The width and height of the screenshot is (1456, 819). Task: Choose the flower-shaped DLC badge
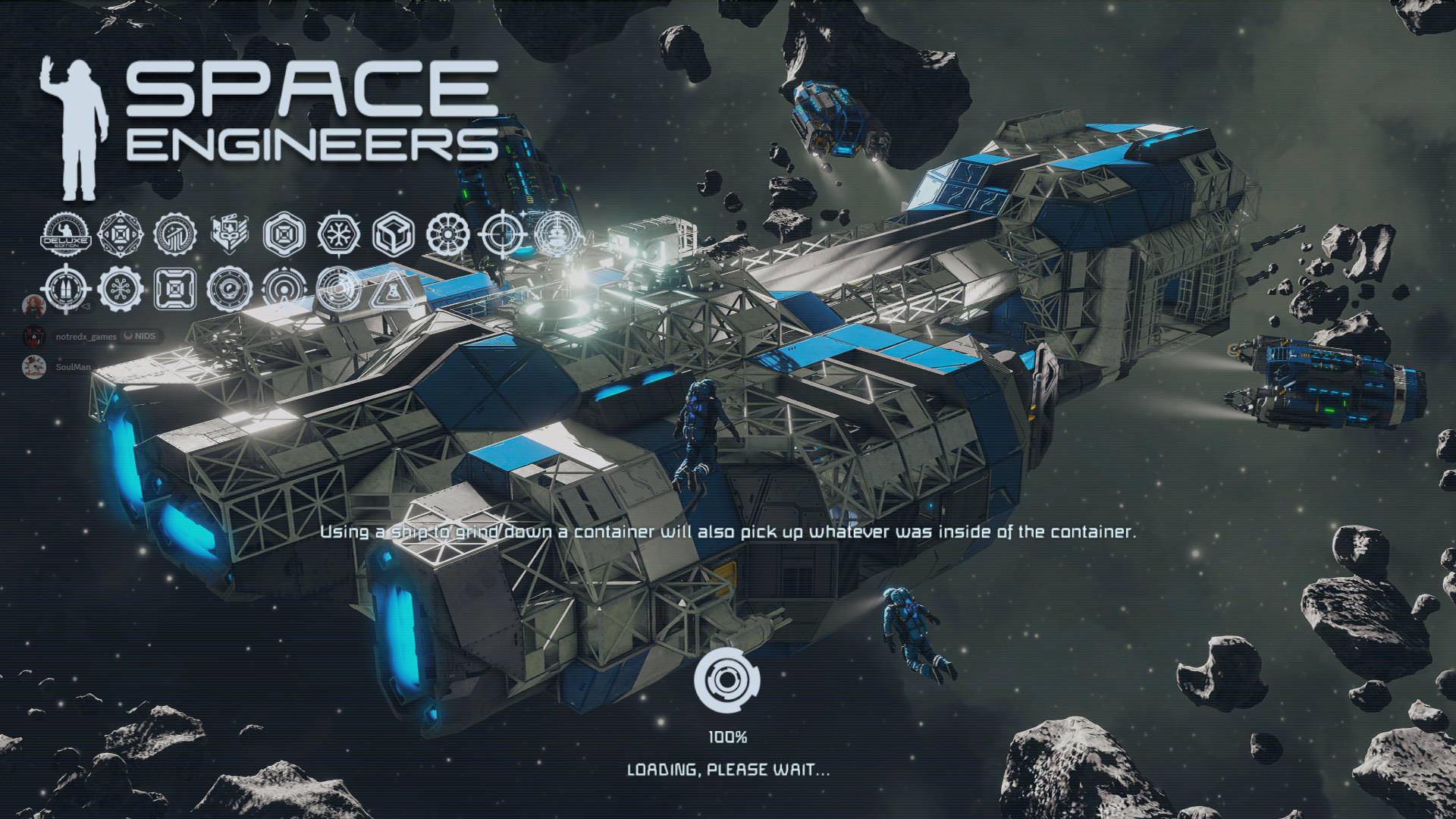(448, 234)
